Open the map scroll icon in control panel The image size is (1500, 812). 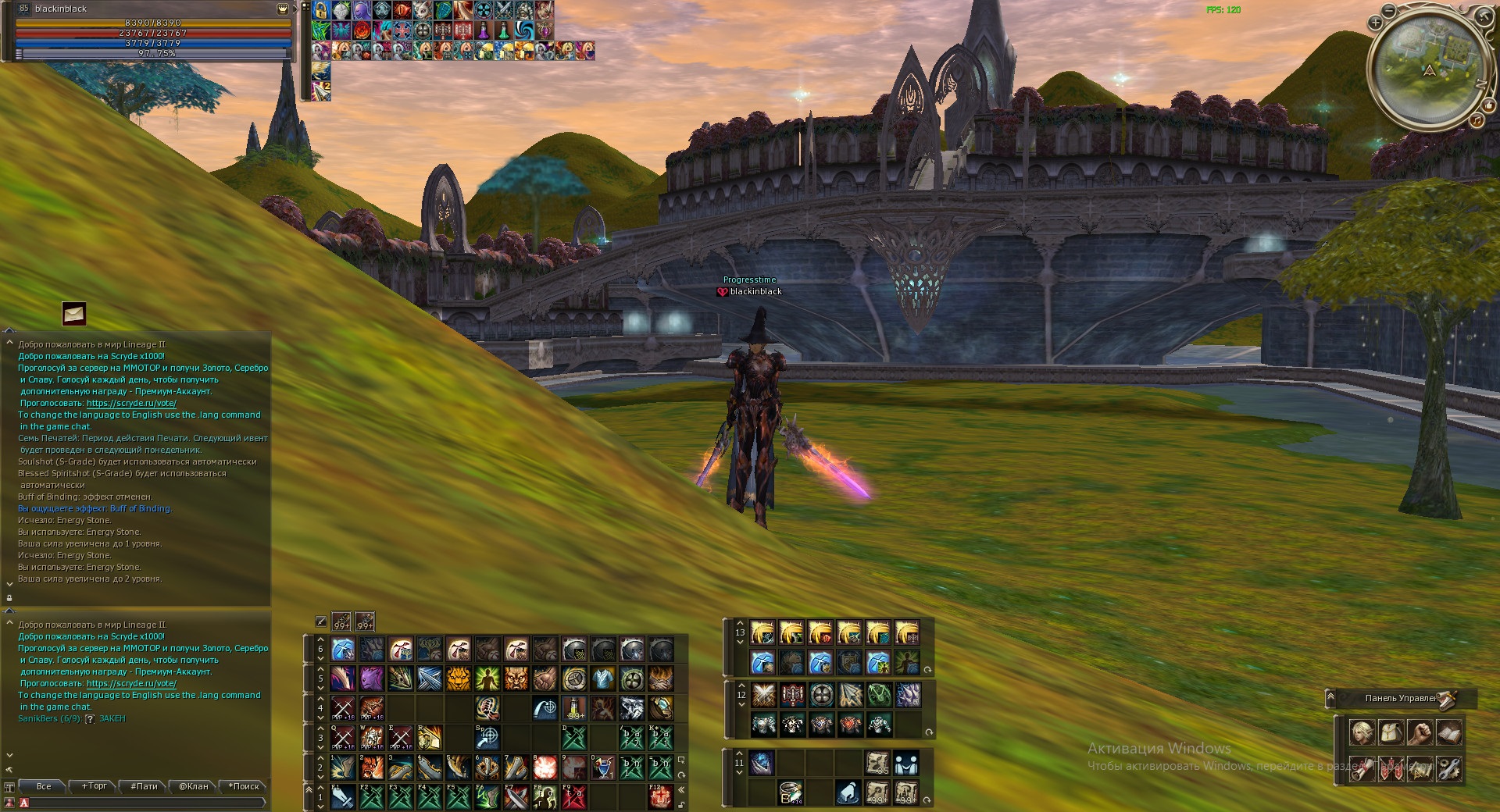(x=1420, y=769)
